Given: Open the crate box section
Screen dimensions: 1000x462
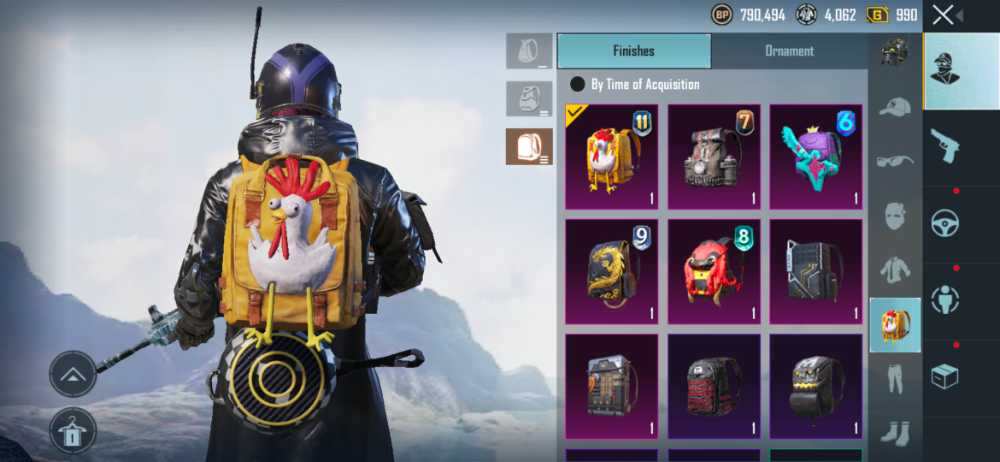Looking at the screenshot, I should (x=945, y=377).
